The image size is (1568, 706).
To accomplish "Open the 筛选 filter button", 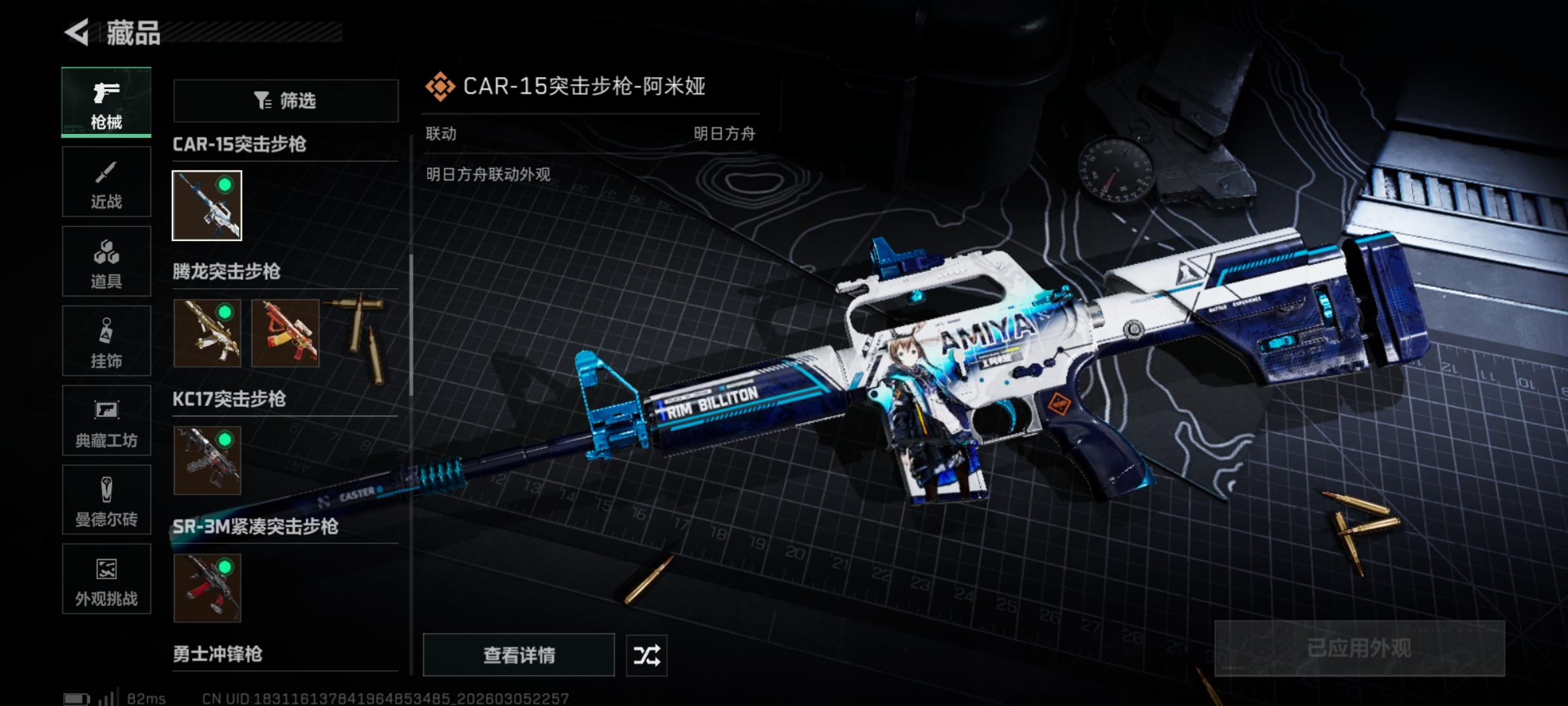I will click(286, 101).
